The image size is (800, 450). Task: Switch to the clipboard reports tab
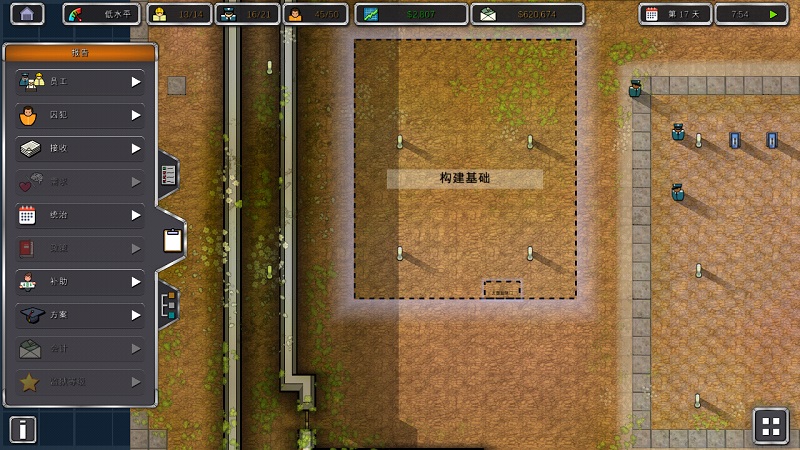point(172,240)
